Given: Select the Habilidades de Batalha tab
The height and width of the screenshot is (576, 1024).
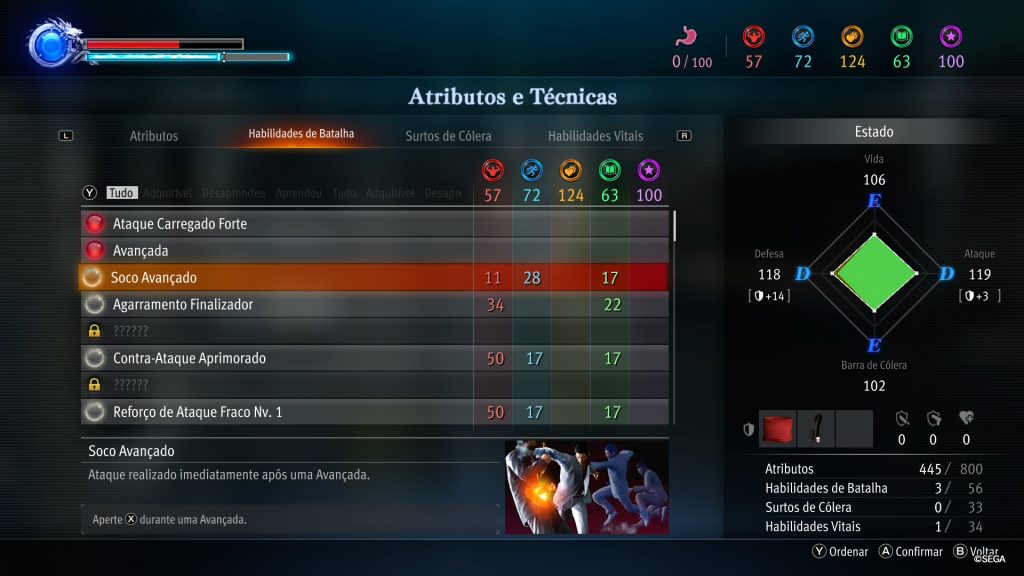Looking at the screenshot, I should (301, 133).
